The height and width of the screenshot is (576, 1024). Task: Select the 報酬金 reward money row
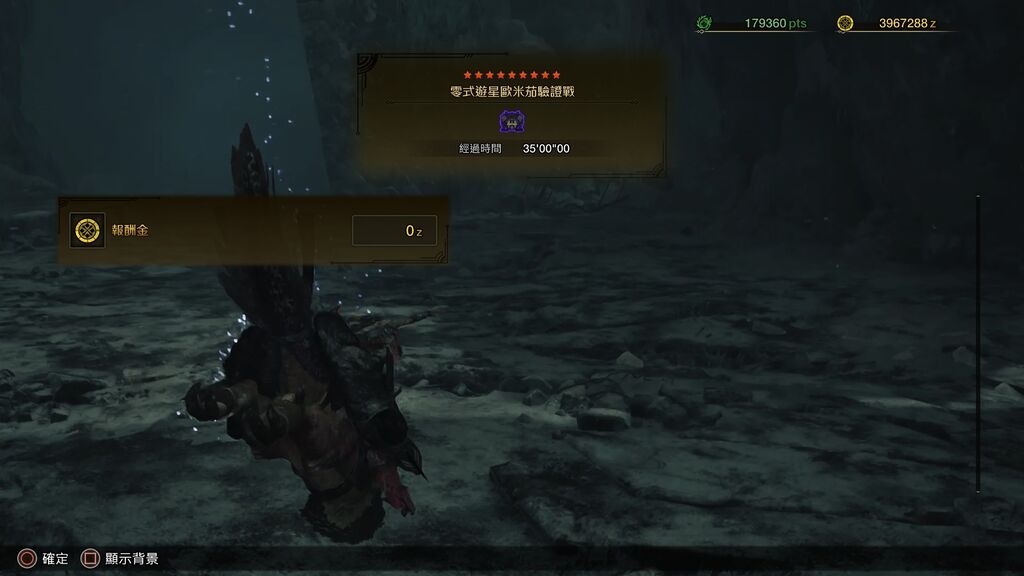coord(252,231)
